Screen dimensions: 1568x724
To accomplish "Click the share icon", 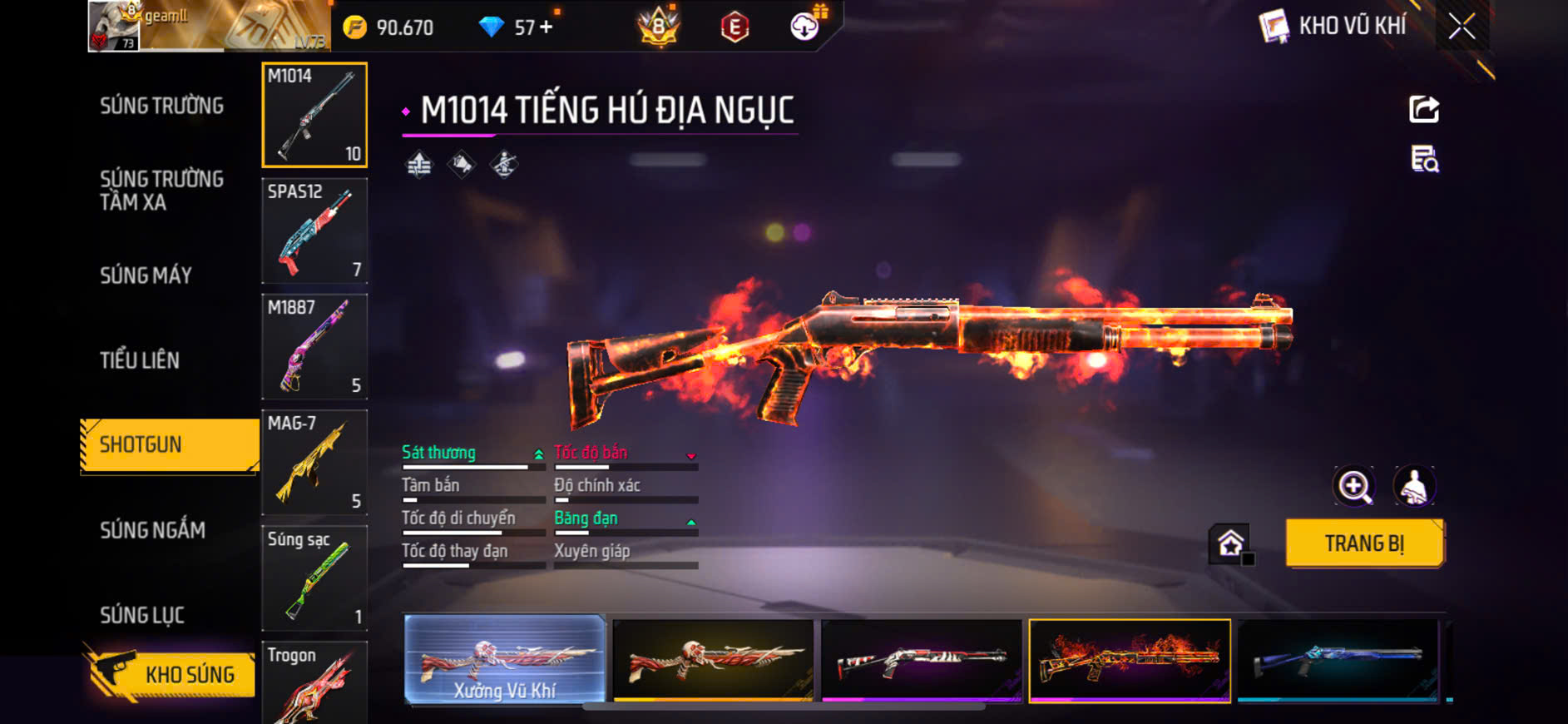I will pyautogui.click(x=1423, y=109).
